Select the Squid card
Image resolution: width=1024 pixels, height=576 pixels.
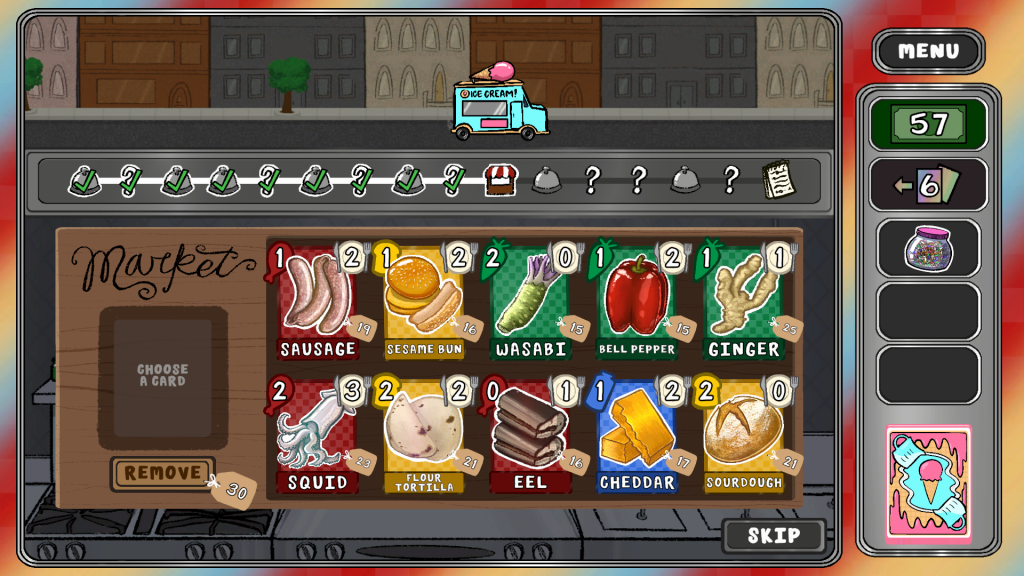(318, 437)
